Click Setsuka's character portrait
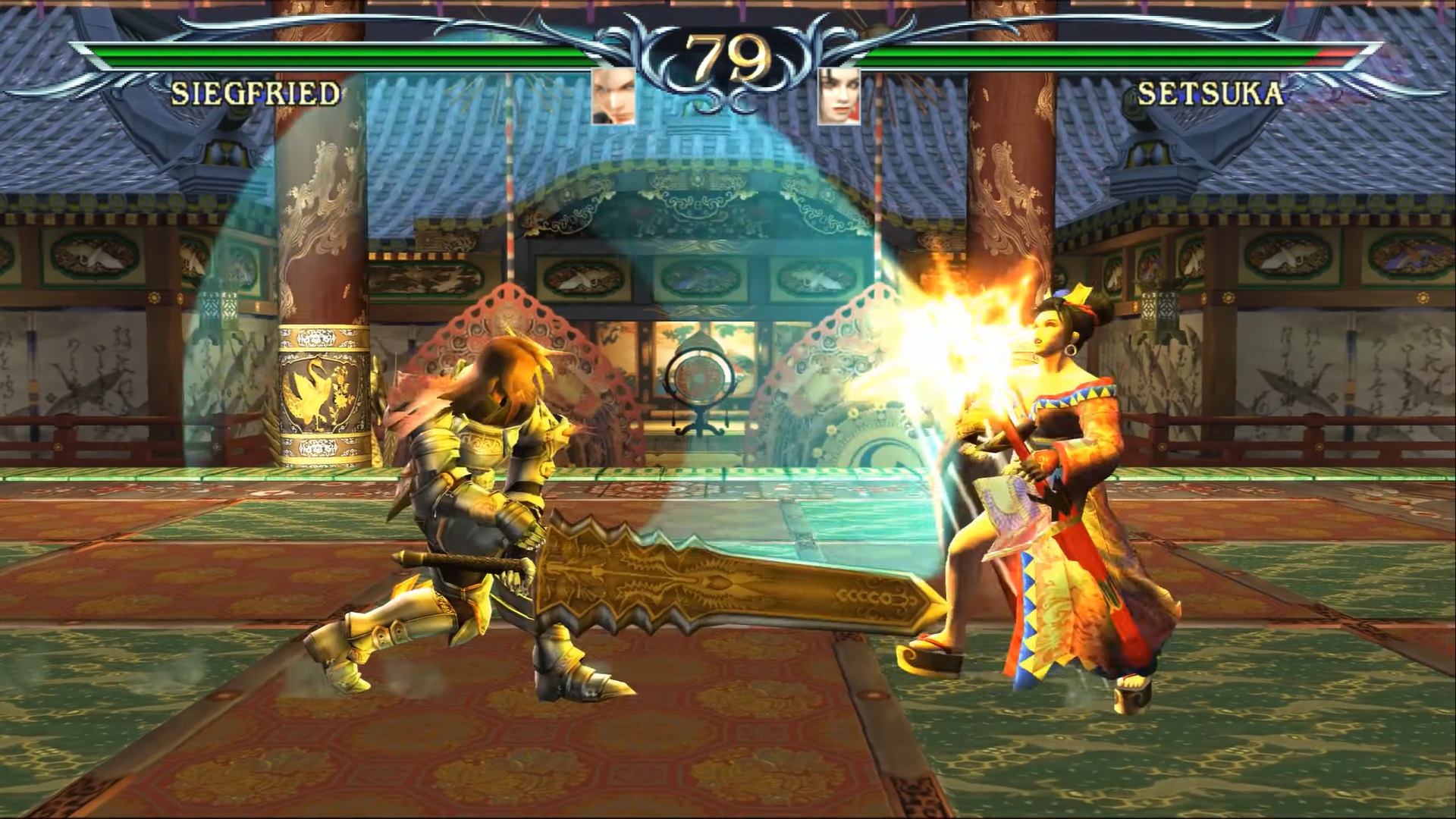 point(839,96)
